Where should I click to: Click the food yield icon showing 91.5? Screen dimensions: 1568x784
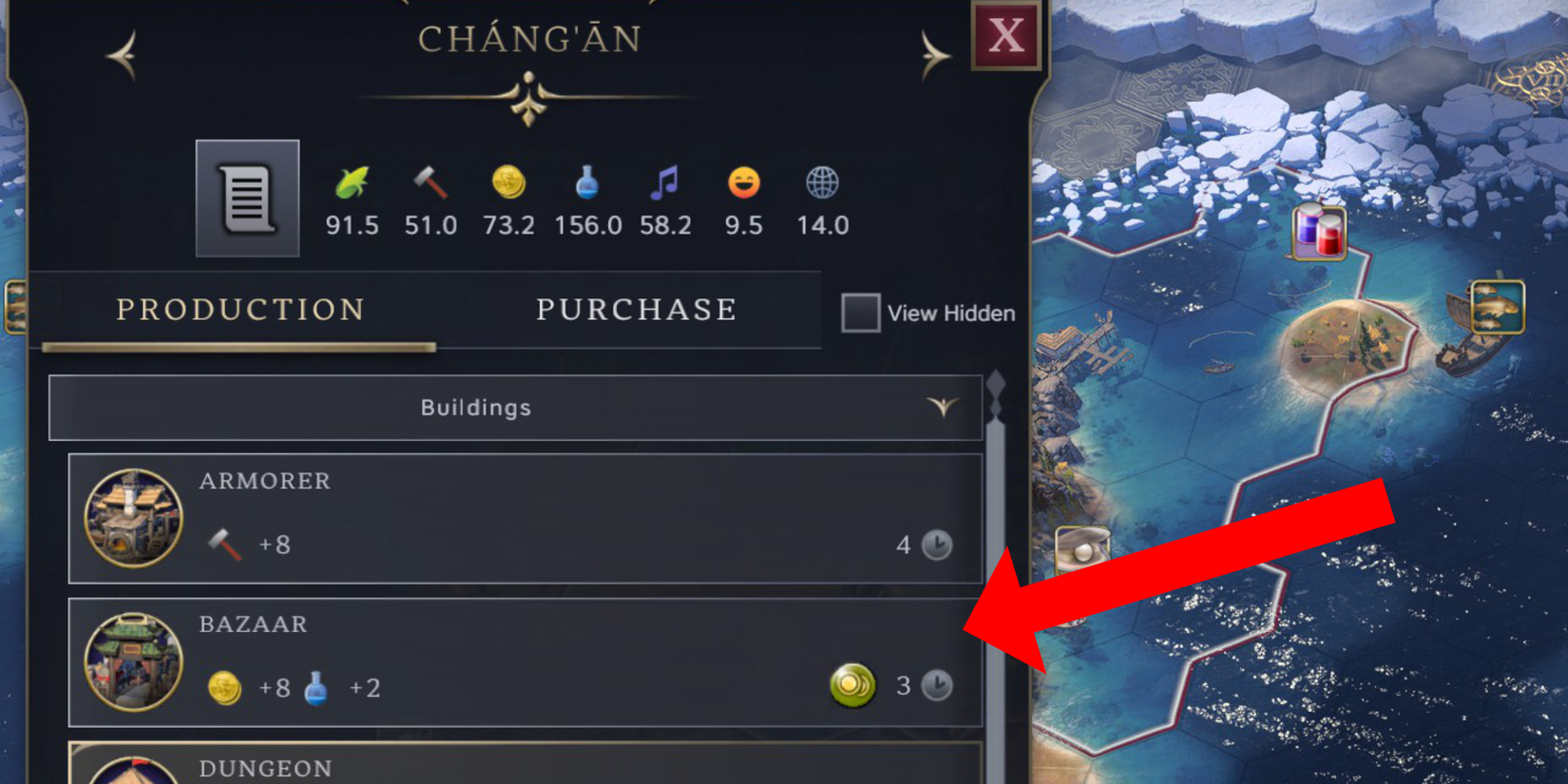pyautogui.click(x=352, y=184)
